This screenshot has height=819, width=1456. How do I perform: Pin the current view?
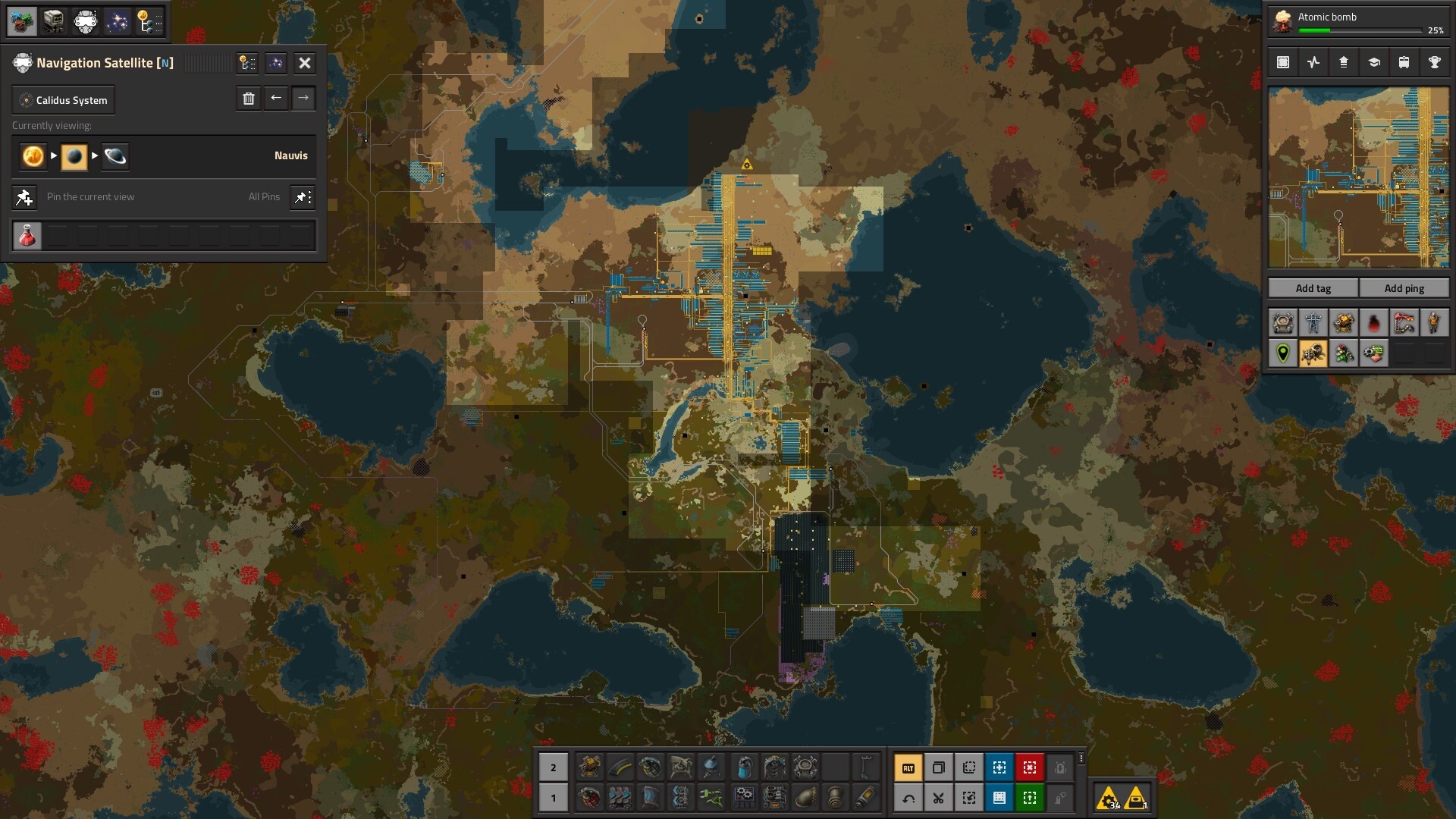click(24, 197)
